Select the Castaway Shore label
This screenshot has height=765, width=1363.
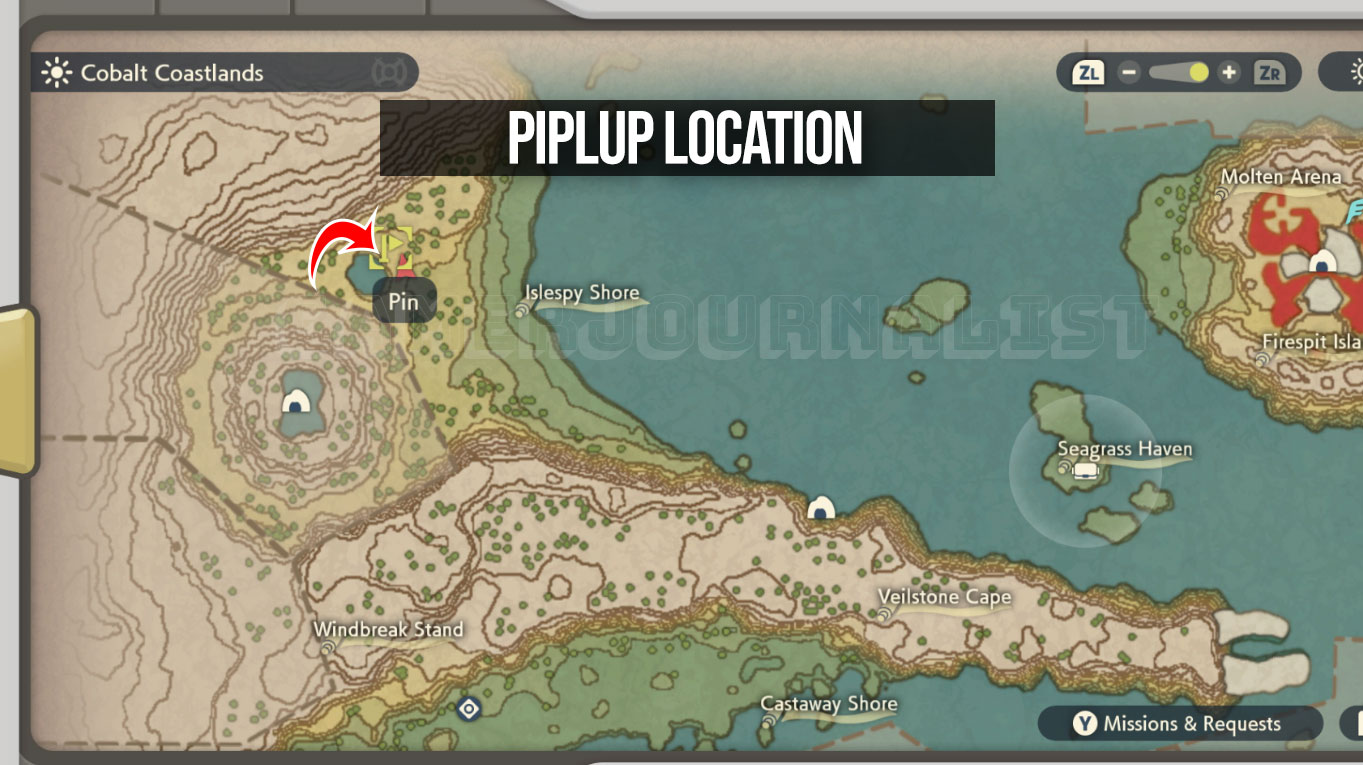point(828,703)
